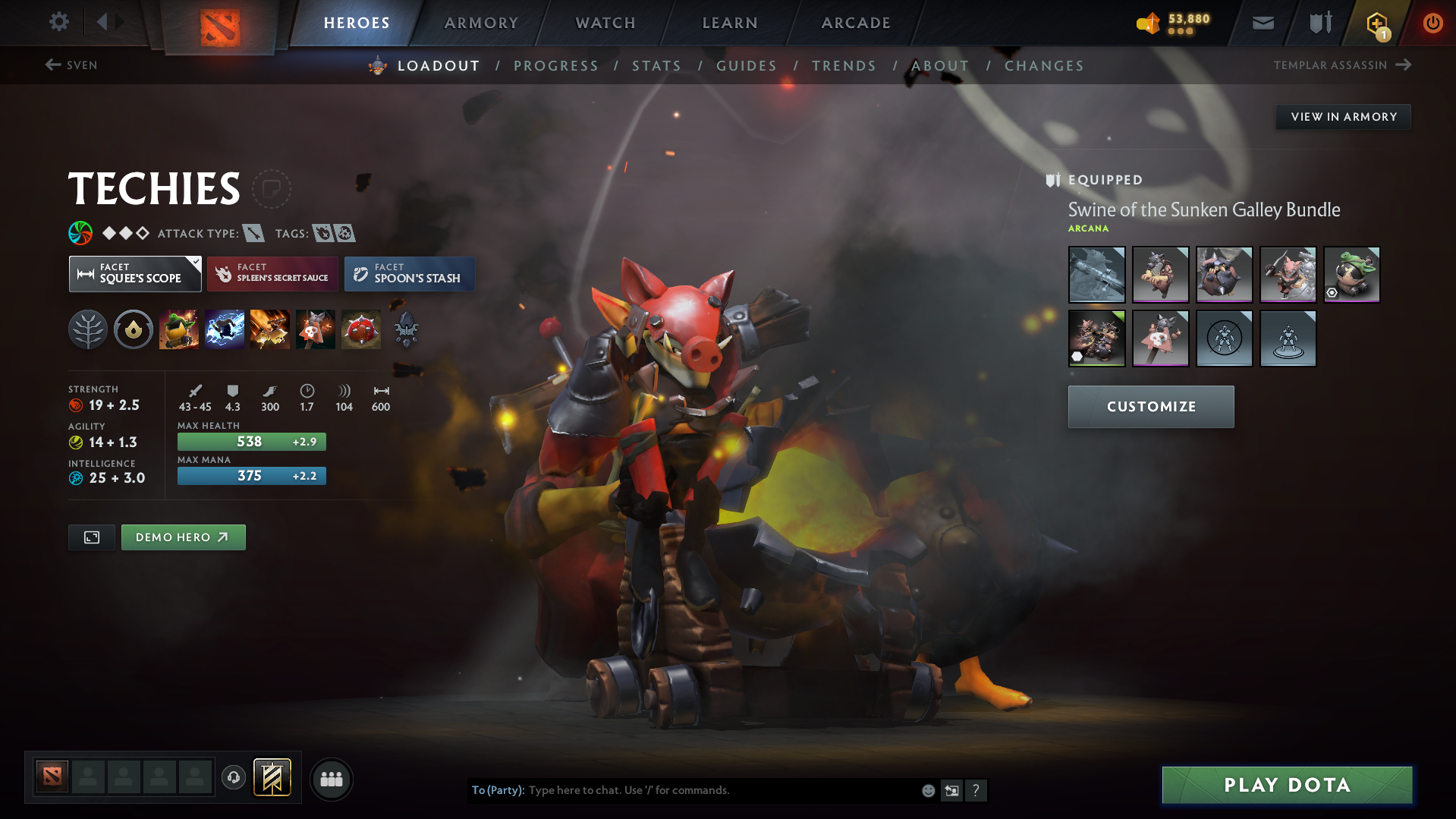The height and width of the screenshot is (819, 1456).
Task: Select the Sticky Bomb ability icon
Action: 179,329
